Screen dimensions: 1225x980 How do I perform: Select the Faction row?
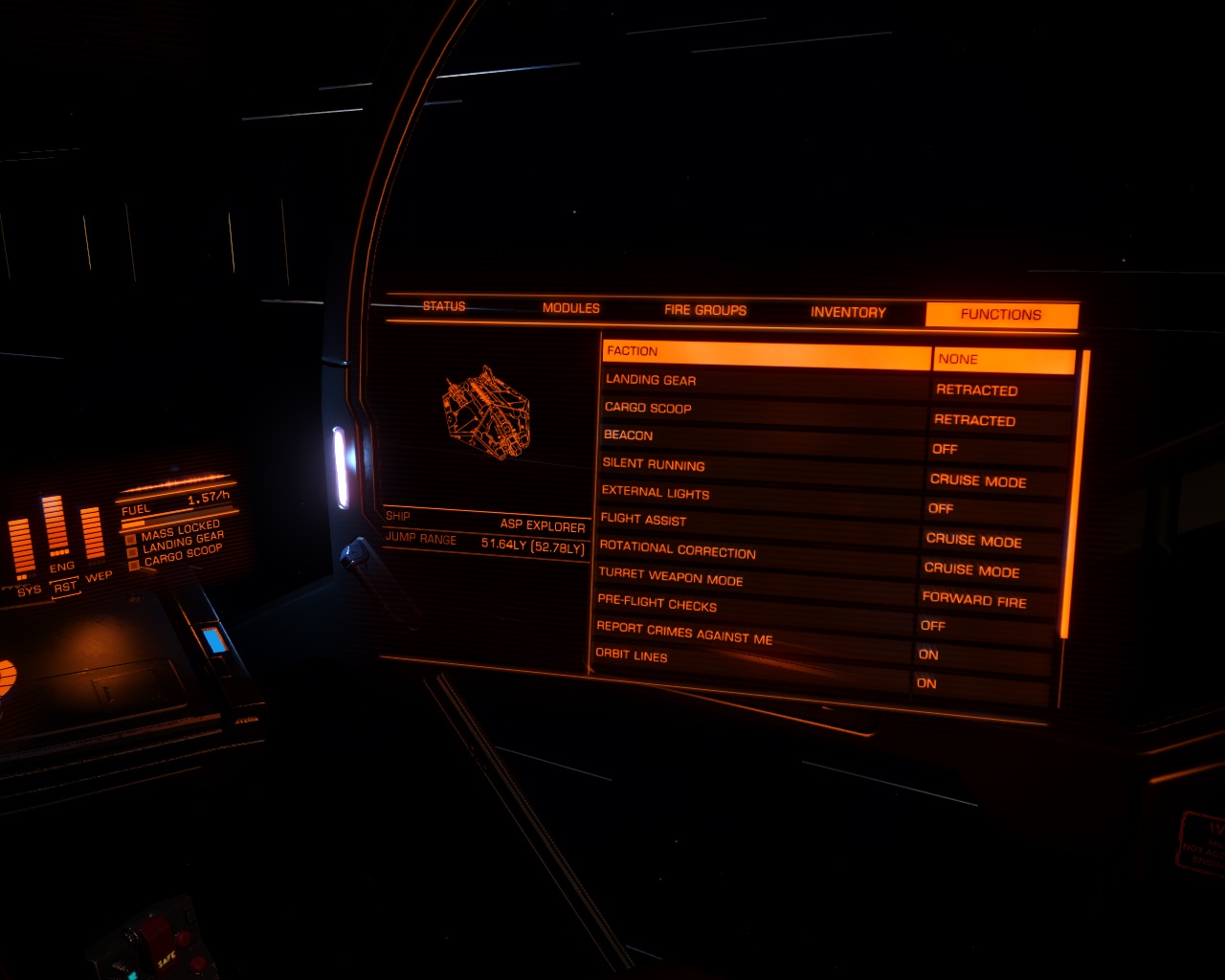pyautogui.click(x=766, y=354)
